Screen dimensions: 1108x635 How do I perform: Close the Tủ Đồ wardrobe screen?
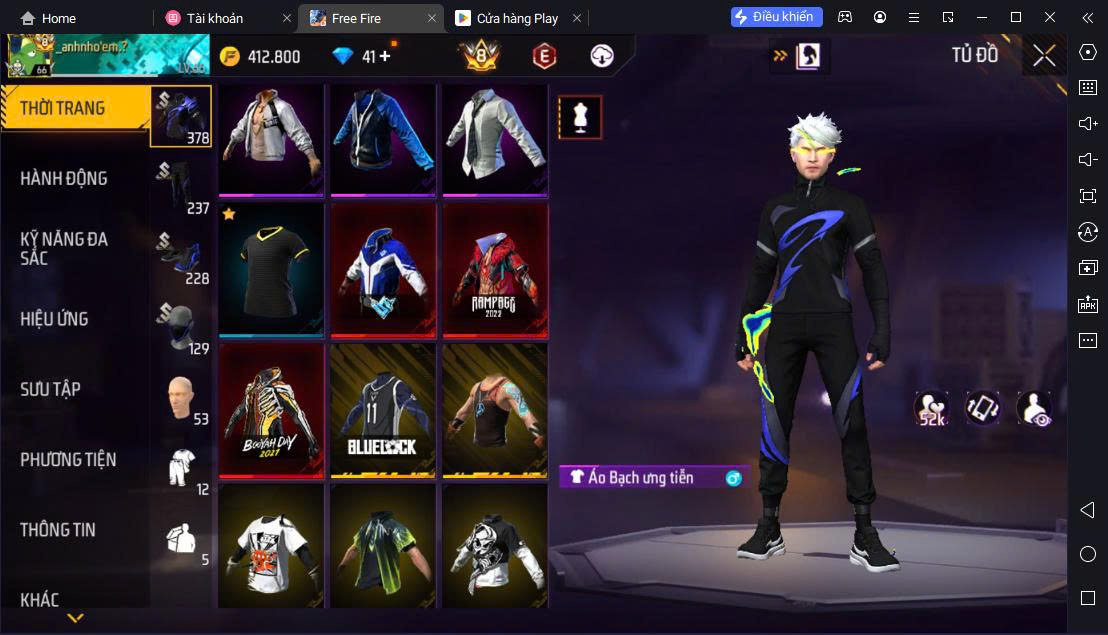1044,56
